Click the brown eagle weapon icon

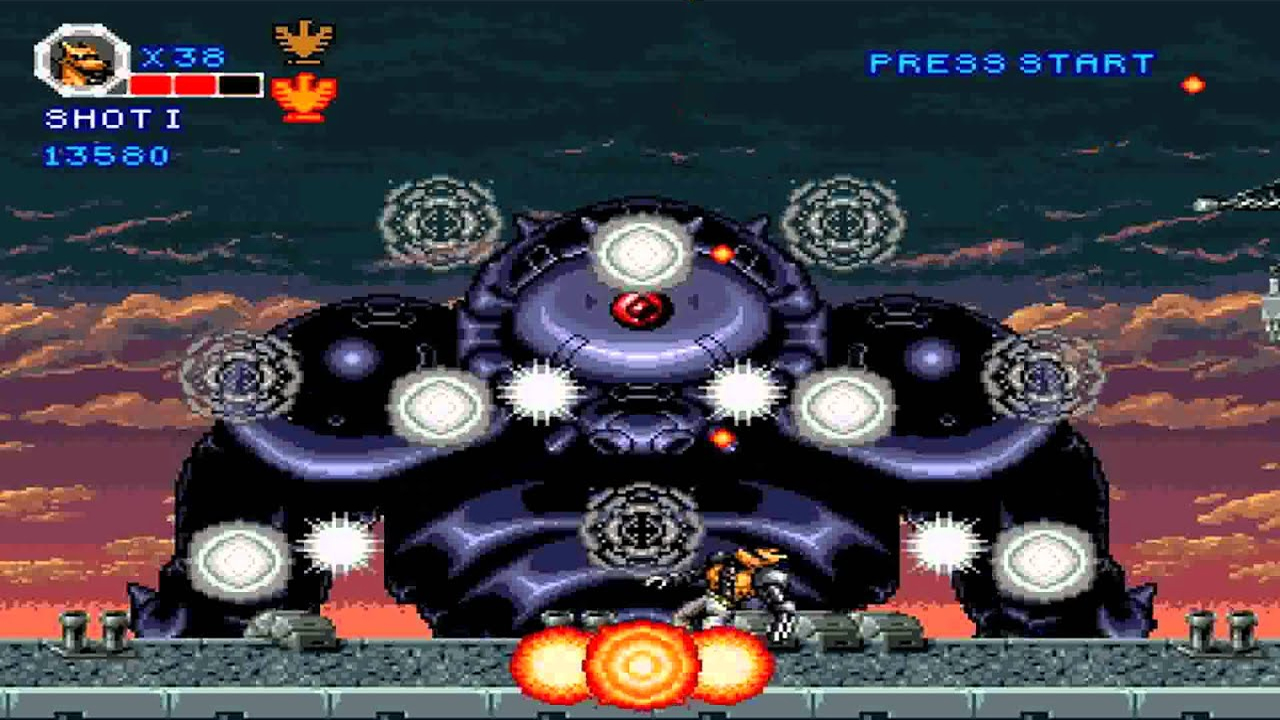(303, 38)
